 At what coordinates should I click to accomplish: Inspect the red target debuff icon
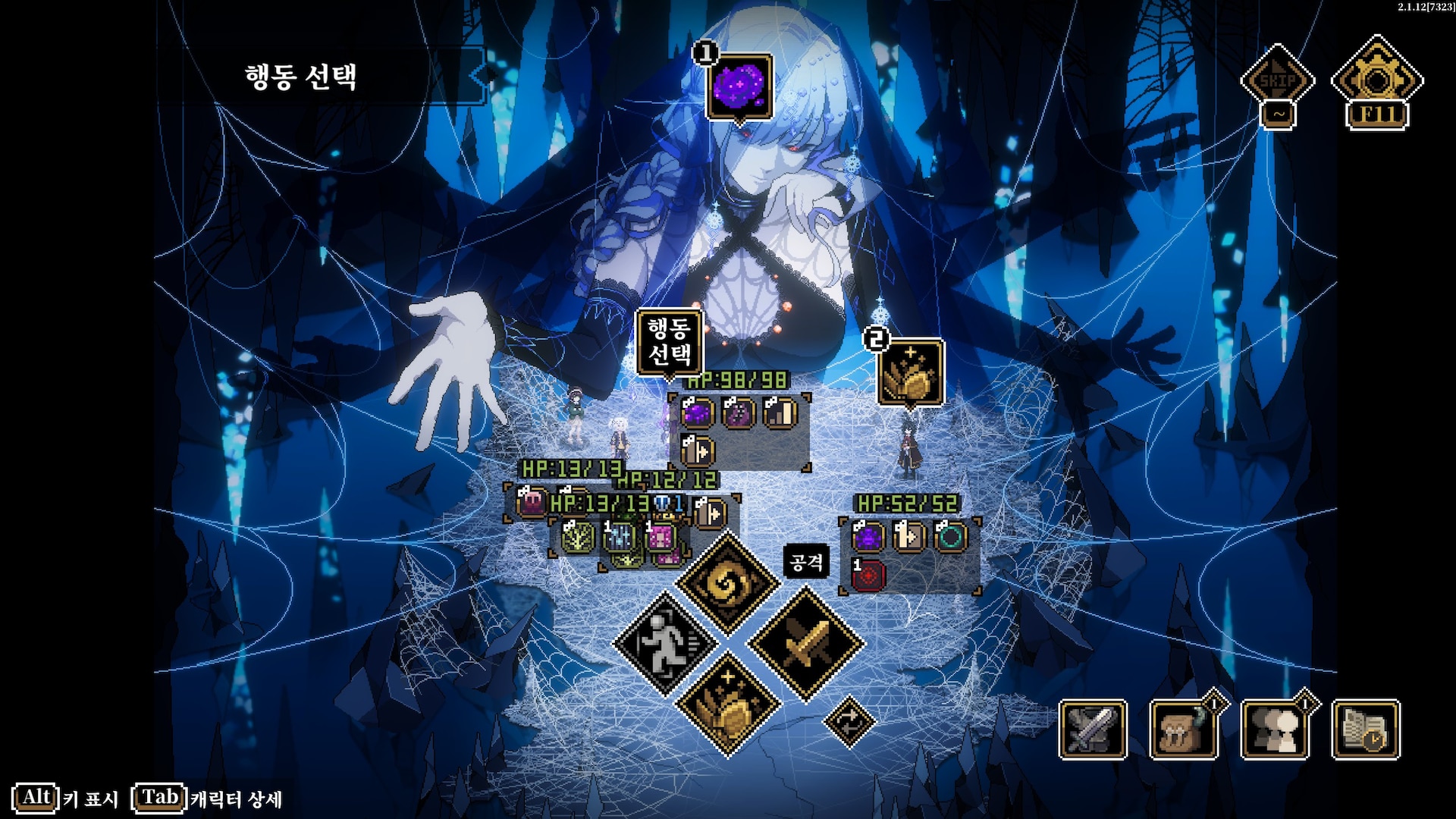[x=868, y=576]
